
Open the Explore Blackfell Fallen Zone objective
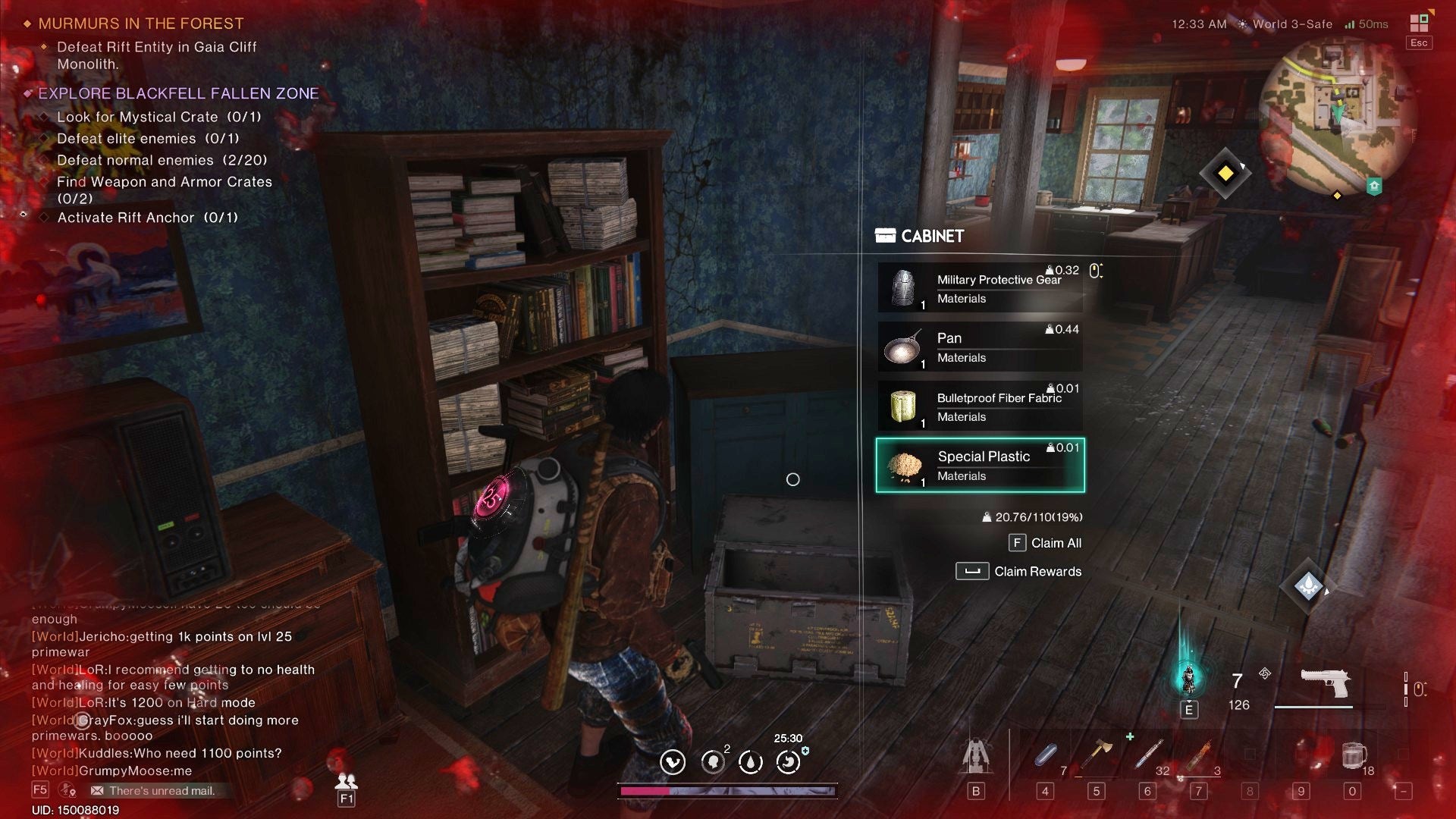[x=178, y=93]
